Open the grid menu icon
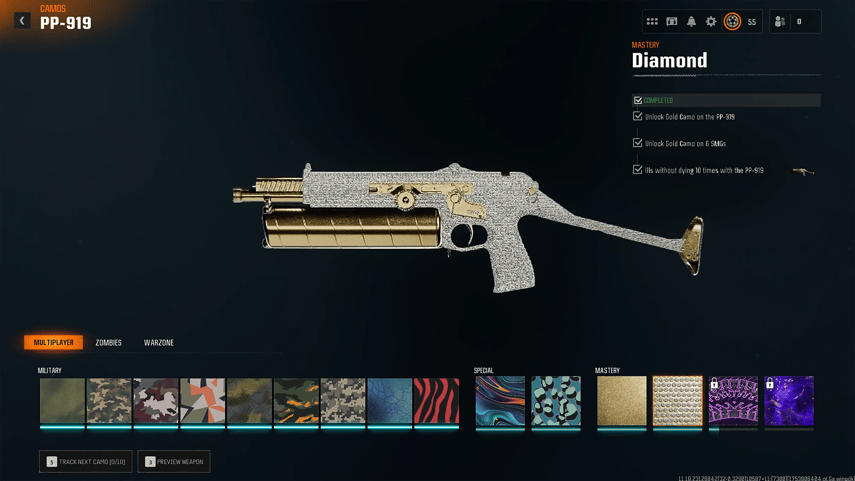The image size is (855, 481). [x=652, y=21]
